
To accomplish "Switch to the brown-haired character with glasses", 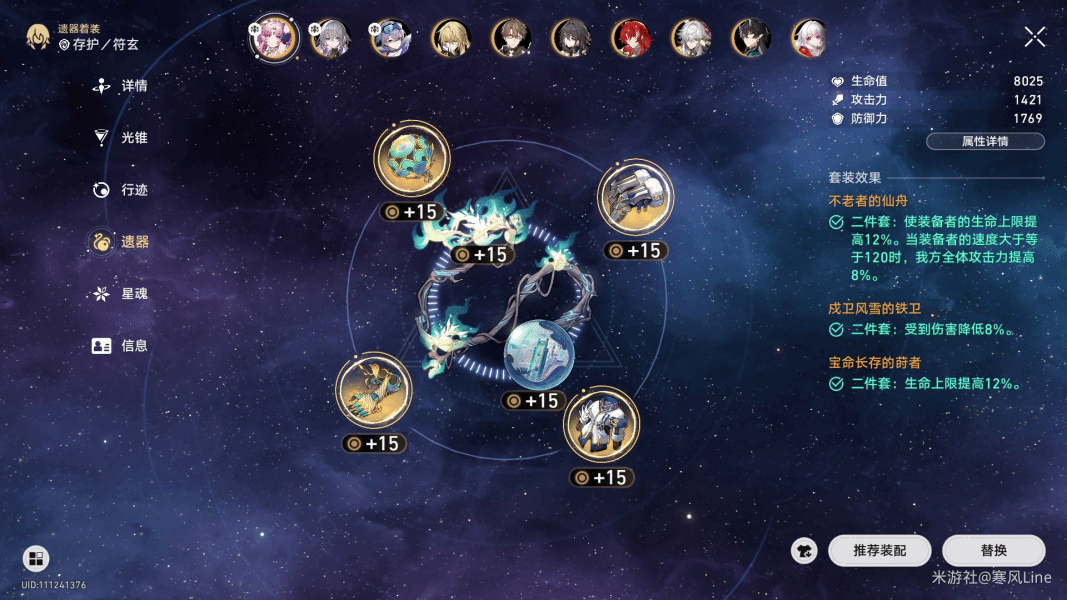I will (x=511, y=38).
